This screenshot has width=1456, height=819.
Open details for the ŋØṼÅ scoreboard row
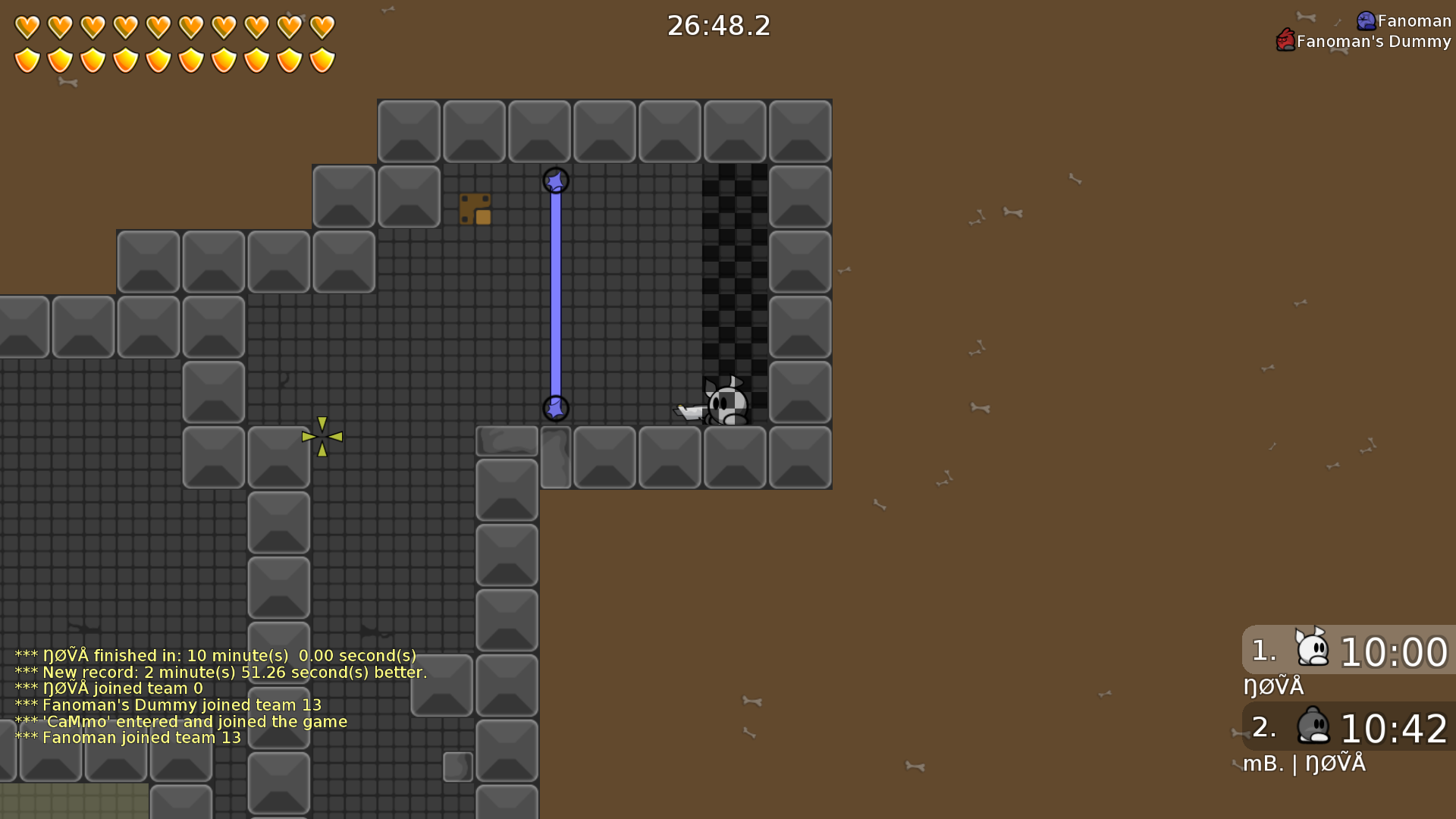point(1276,686)
